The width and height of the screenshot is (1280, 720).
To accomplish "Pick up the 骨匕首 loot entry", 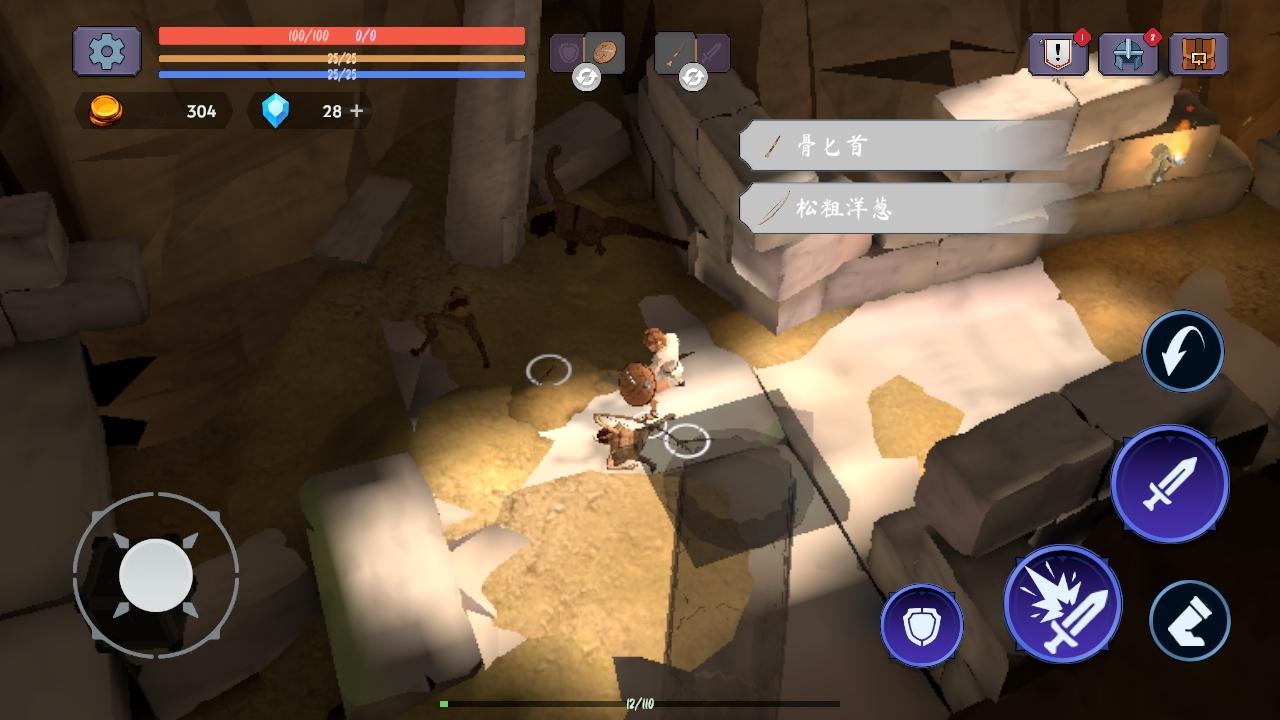I will (x=905, y=147).
